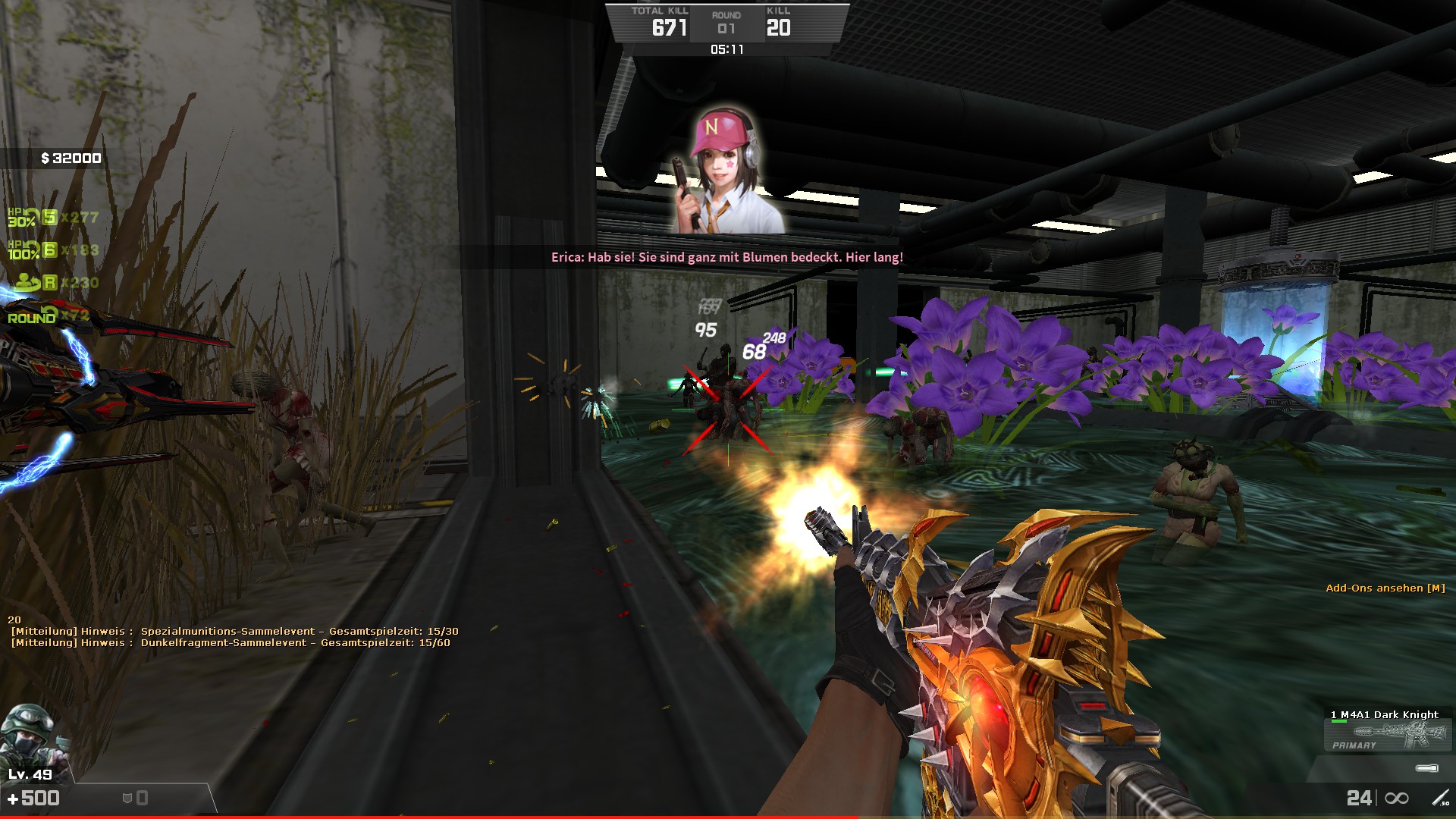
Task: Open Add-Ons ansehen [M] panel
Action: coord(1384,586)
